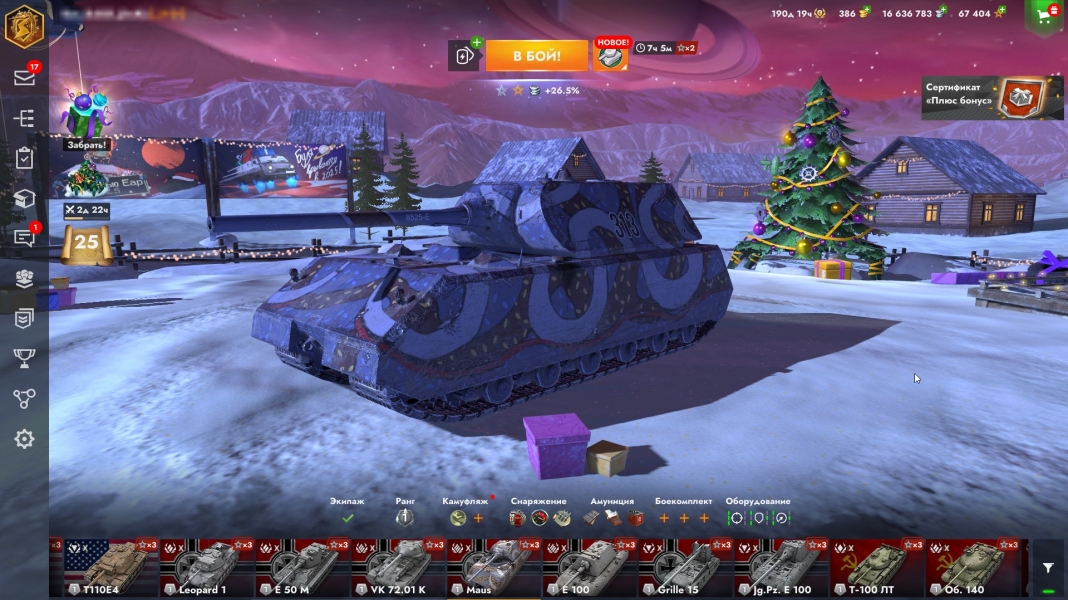Open the battle mode selector marked НОВОЕ!

point(611,56)
